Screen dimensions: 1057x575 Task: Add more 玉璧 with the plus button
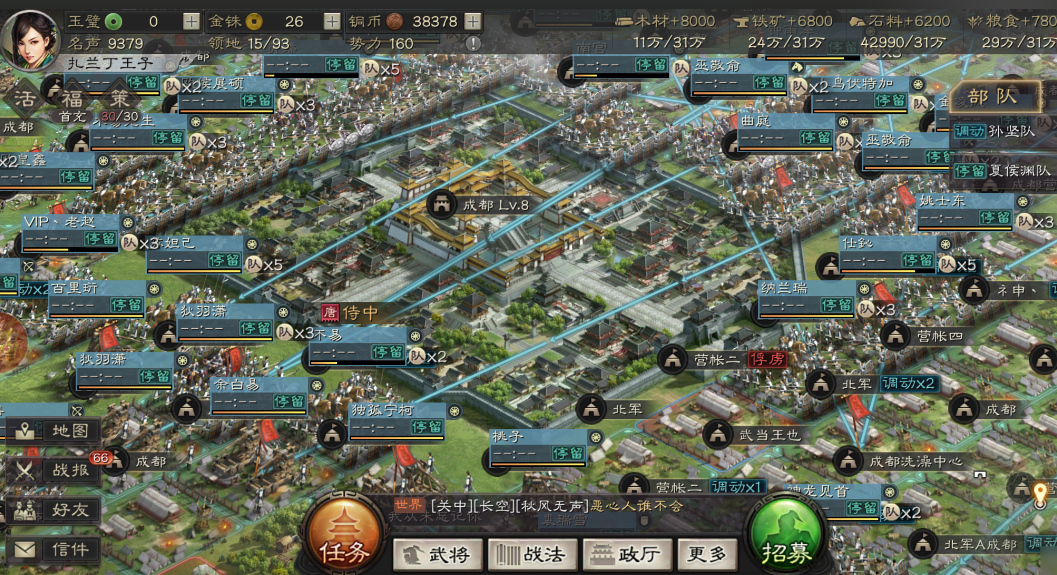[x=191, y=21]
